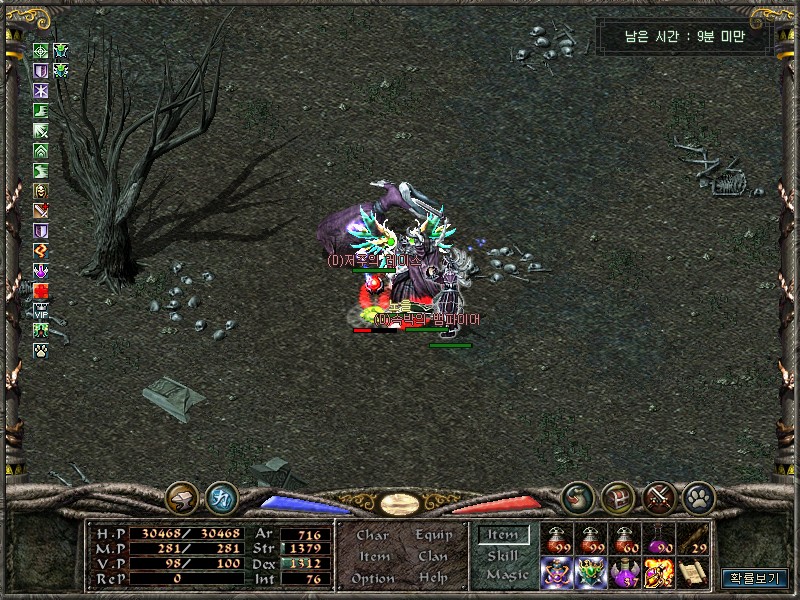Click the round crossed swords button
800x600 pixels.
[x=659, y=496]
